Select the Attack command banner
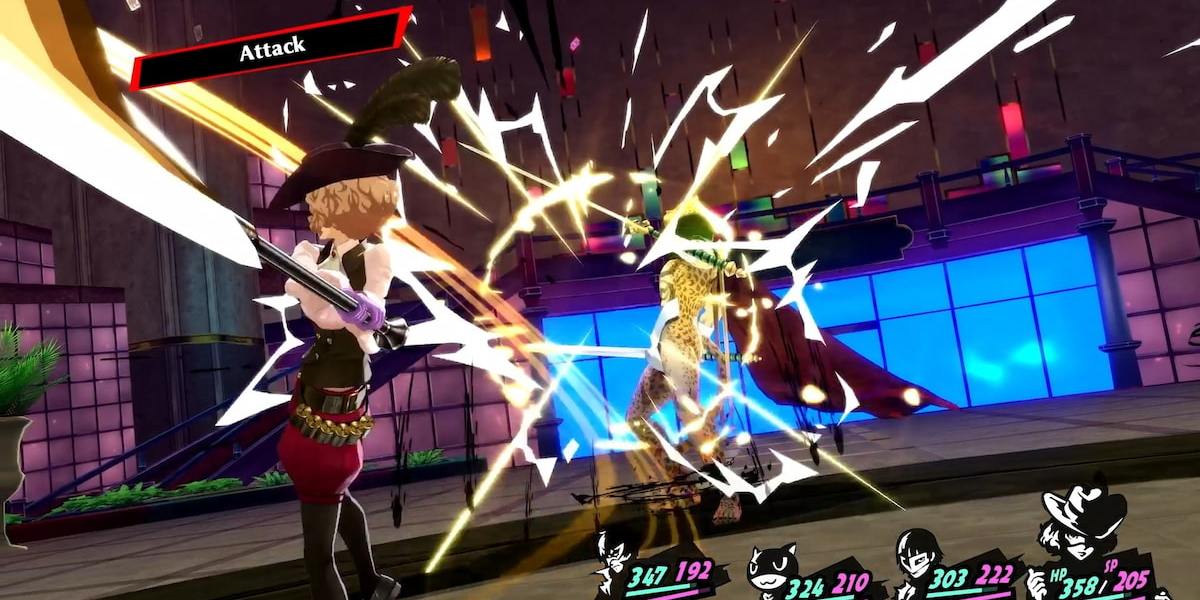Viewport: 1200px width, 600px height. [271, 48]
